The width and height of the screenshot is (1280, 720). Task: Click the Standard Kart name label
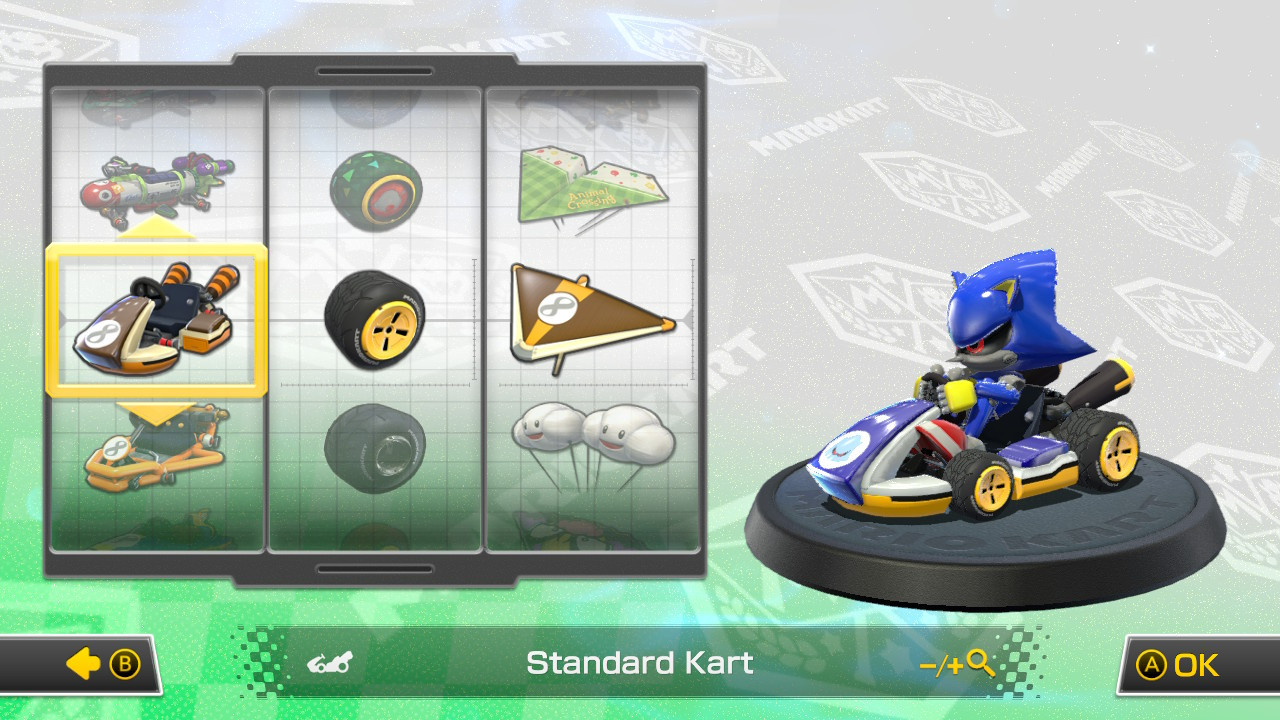pyautogui.click(x=640, y=662)
